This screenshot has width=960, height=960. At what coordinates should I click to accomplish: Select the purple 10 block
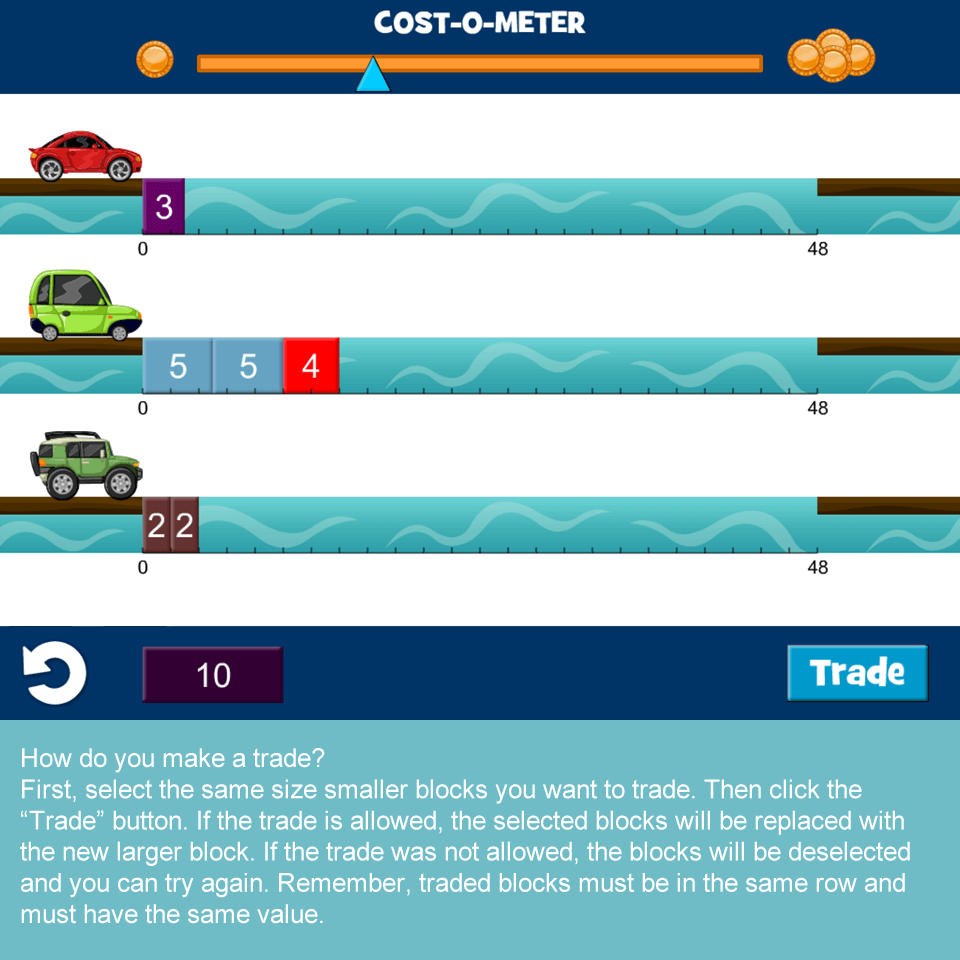[x=212, y=675]
